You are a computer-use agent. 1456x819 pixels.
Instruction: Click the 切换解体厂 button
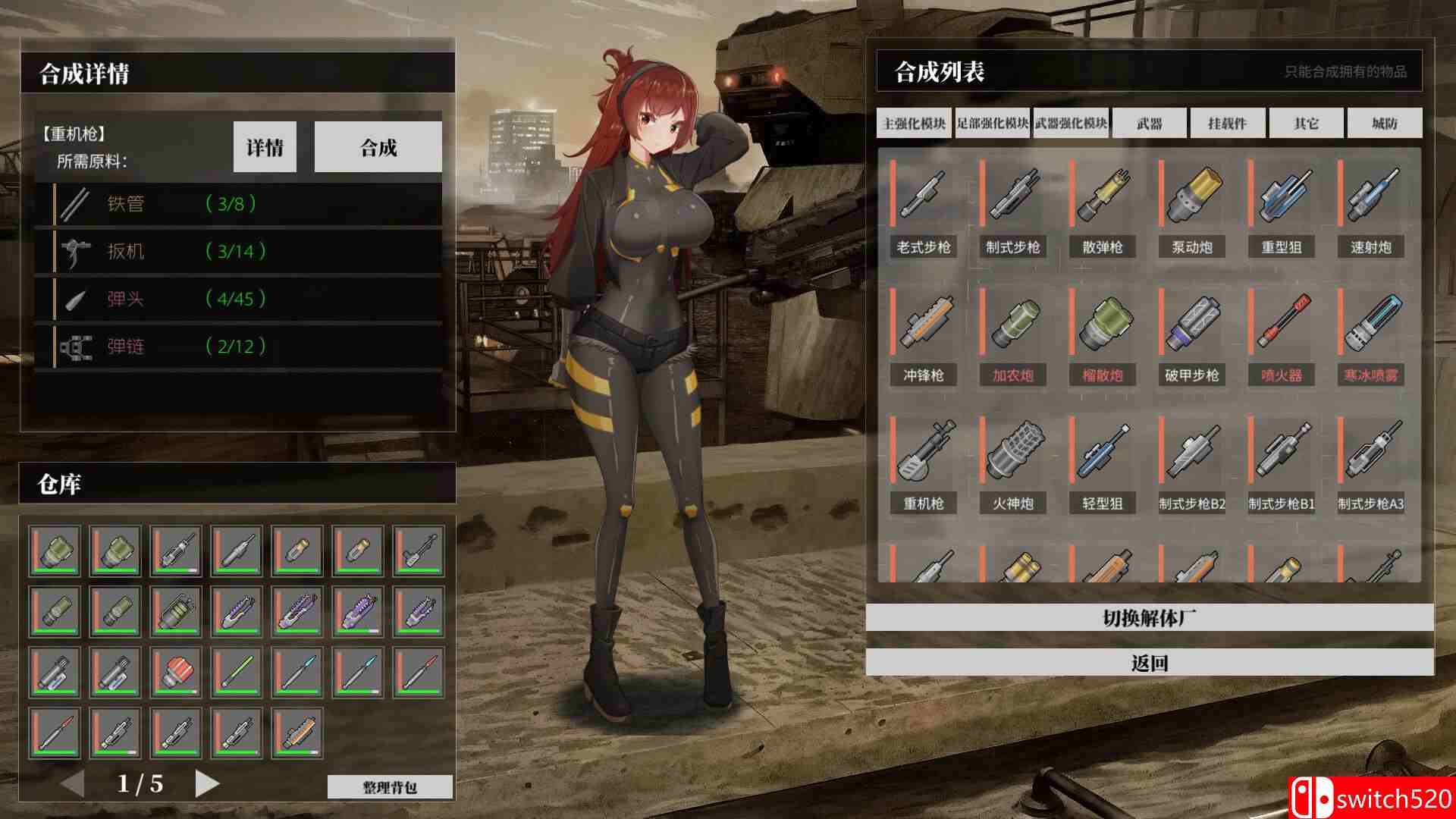pyautogui.click(x=1150, y=618)
